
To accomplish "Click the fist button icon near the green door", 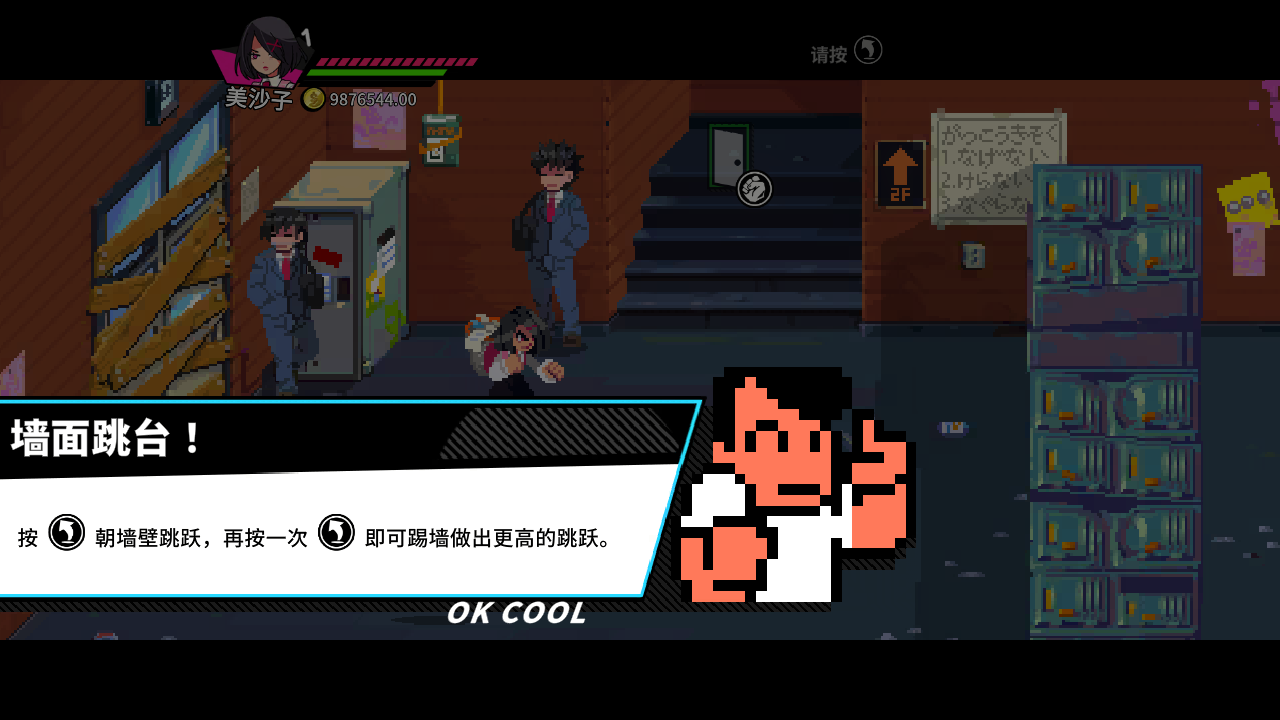I will click(x=753, y=186).
